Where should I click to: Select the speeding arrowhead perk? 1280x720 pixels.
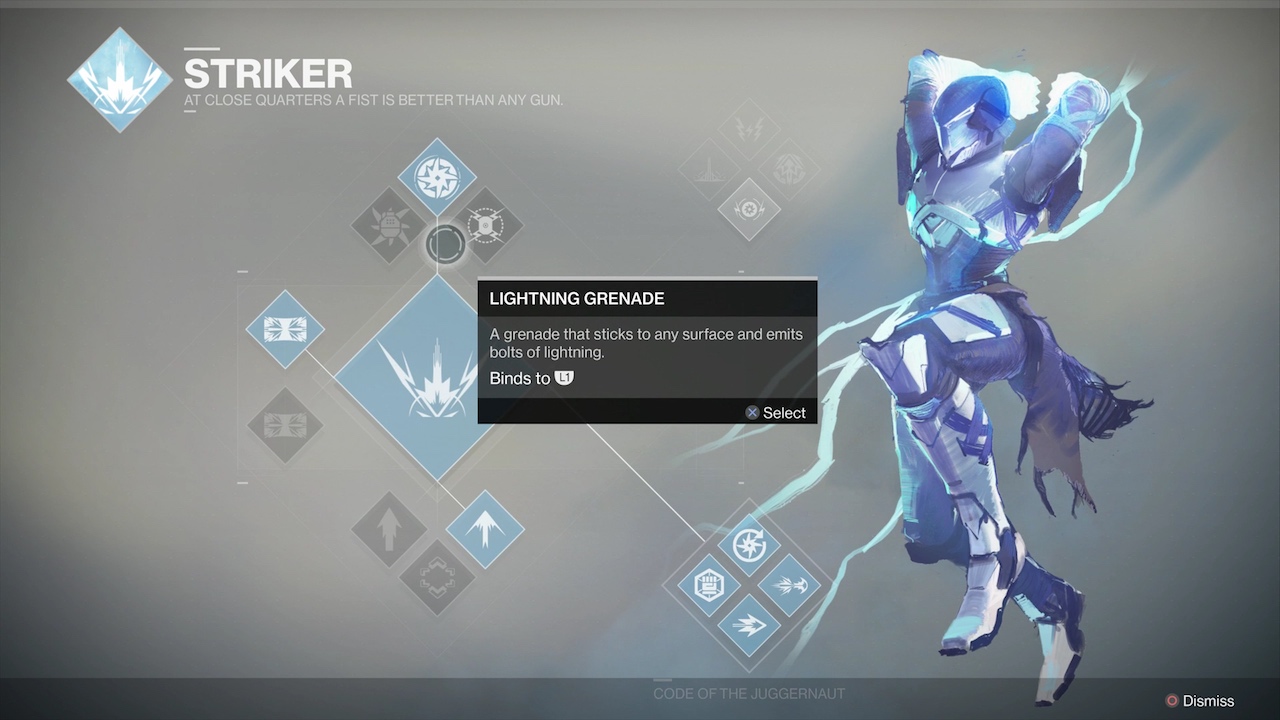[749, 625]
